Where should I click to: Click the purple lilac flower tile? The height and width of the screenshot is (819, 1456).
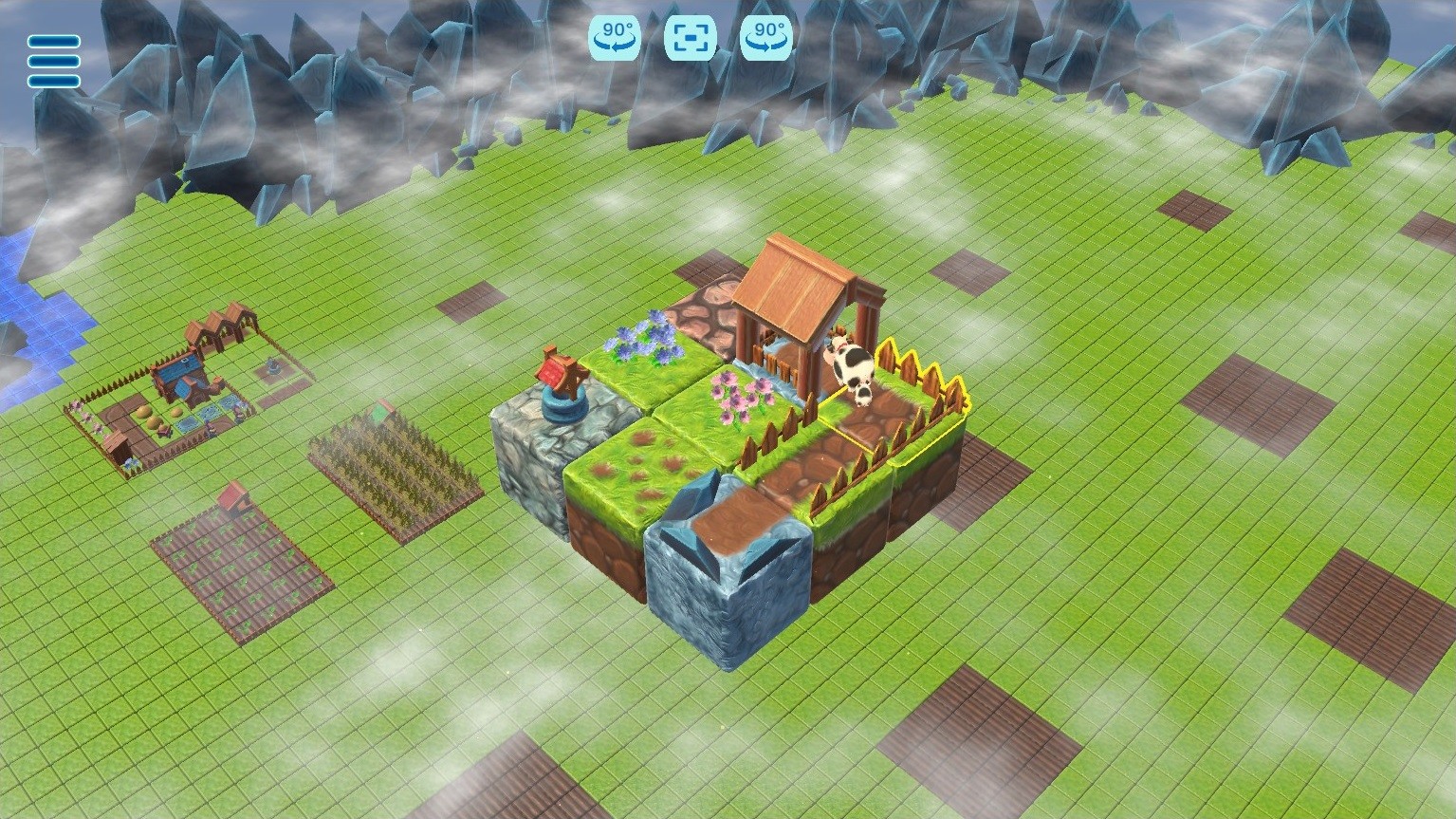[x=646, y=351]
